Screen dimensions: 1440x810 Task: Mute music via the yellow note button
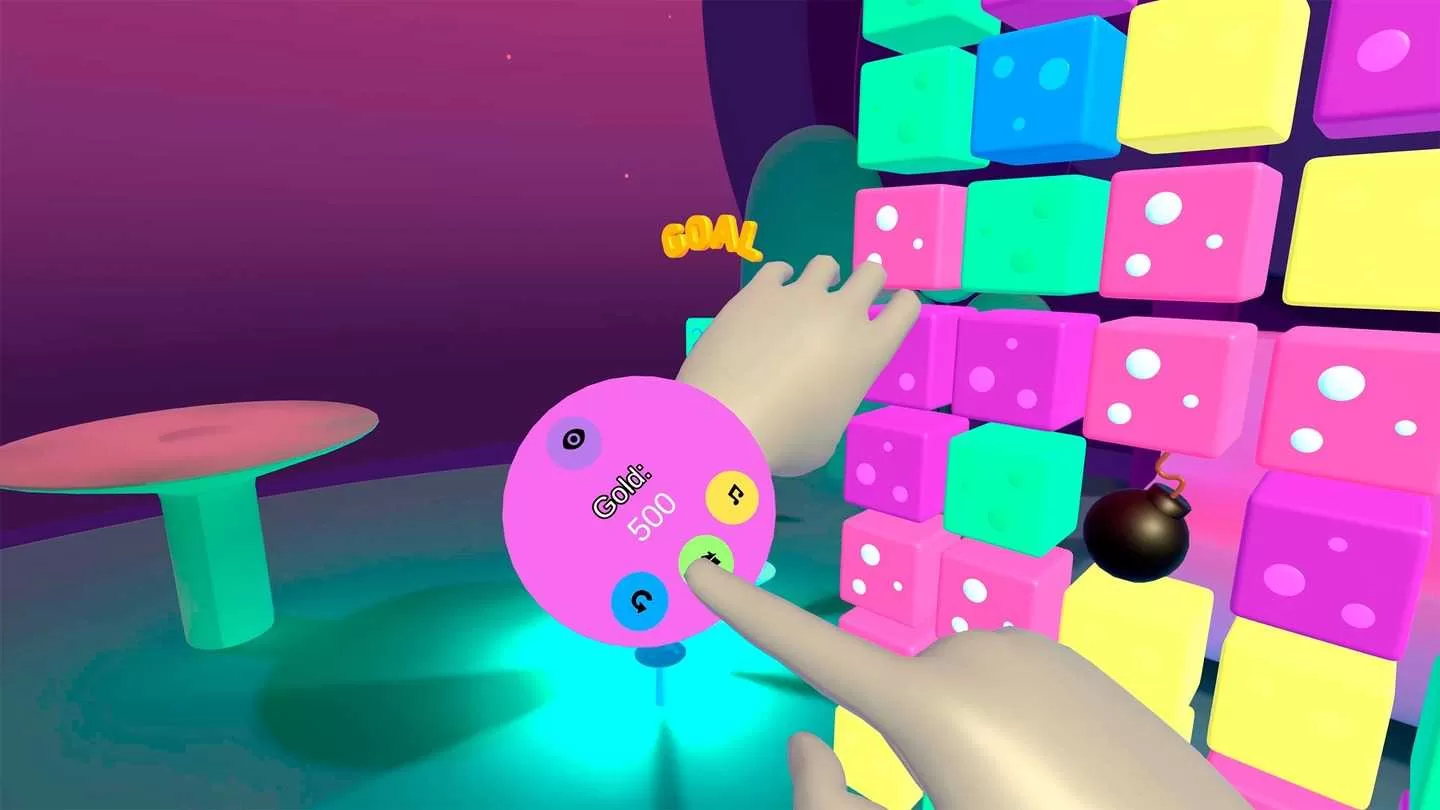(732, 495)
